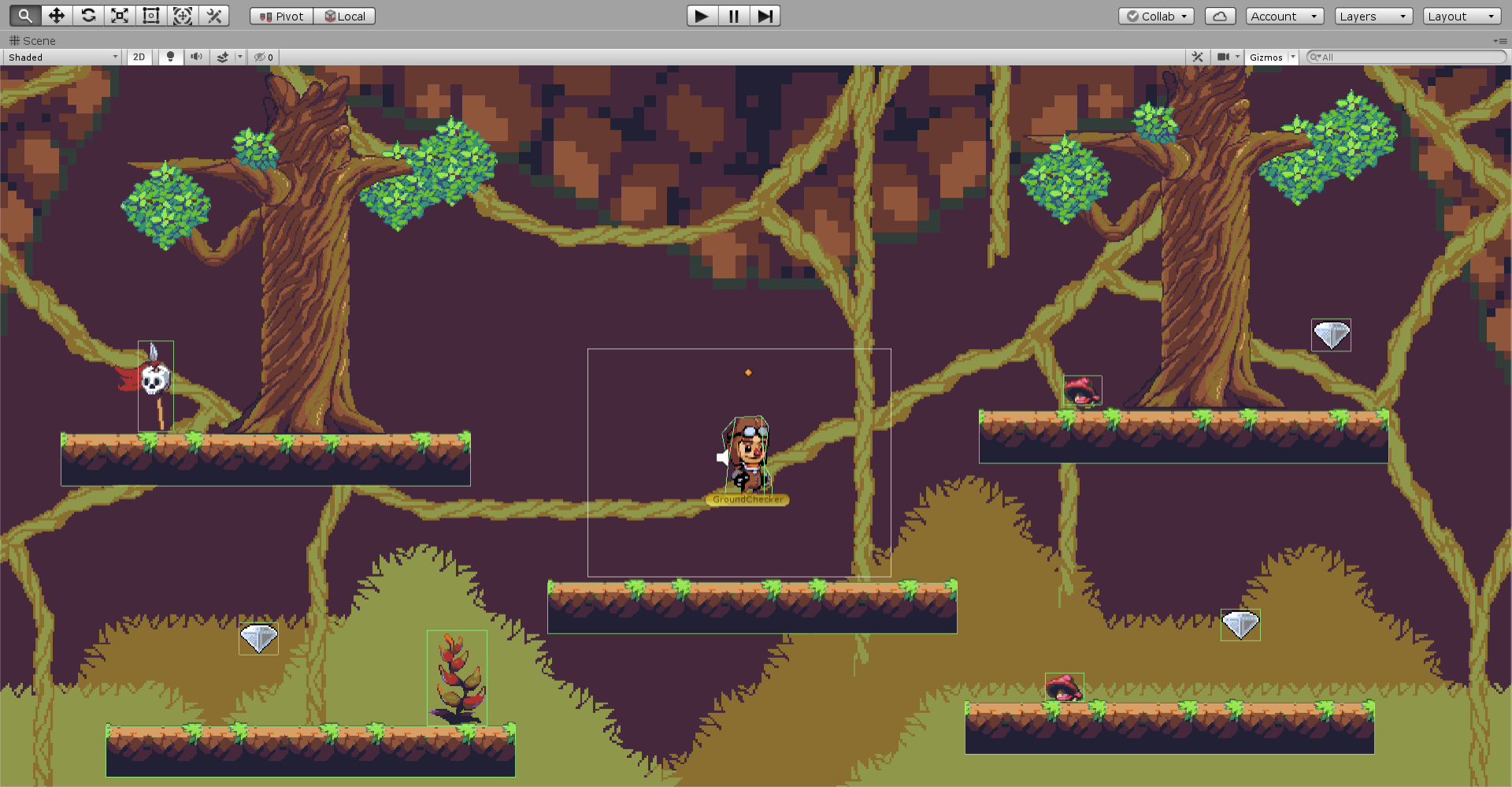Screen dimensions: 1512x787
Task: Open the Gizmos dropdown
Action: pyautogui.click(x=1269, y=57)
